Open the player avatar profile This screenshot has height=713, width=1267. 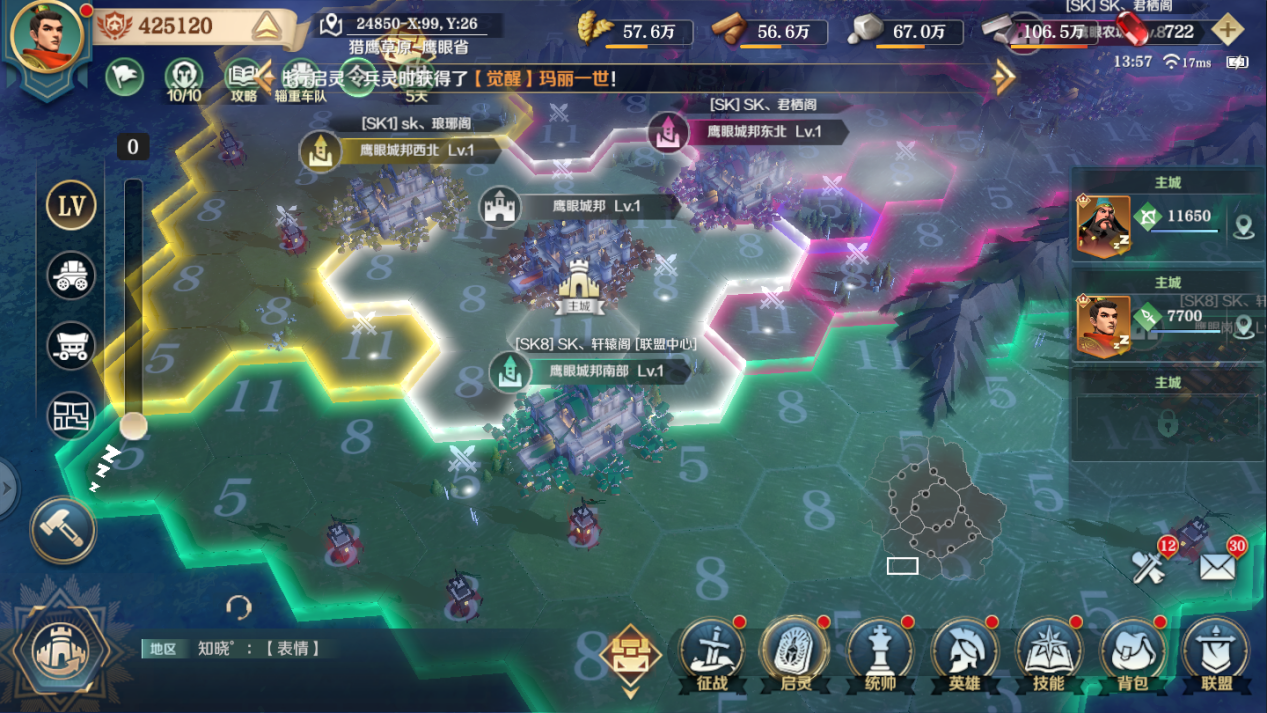(x=46, y=38)
